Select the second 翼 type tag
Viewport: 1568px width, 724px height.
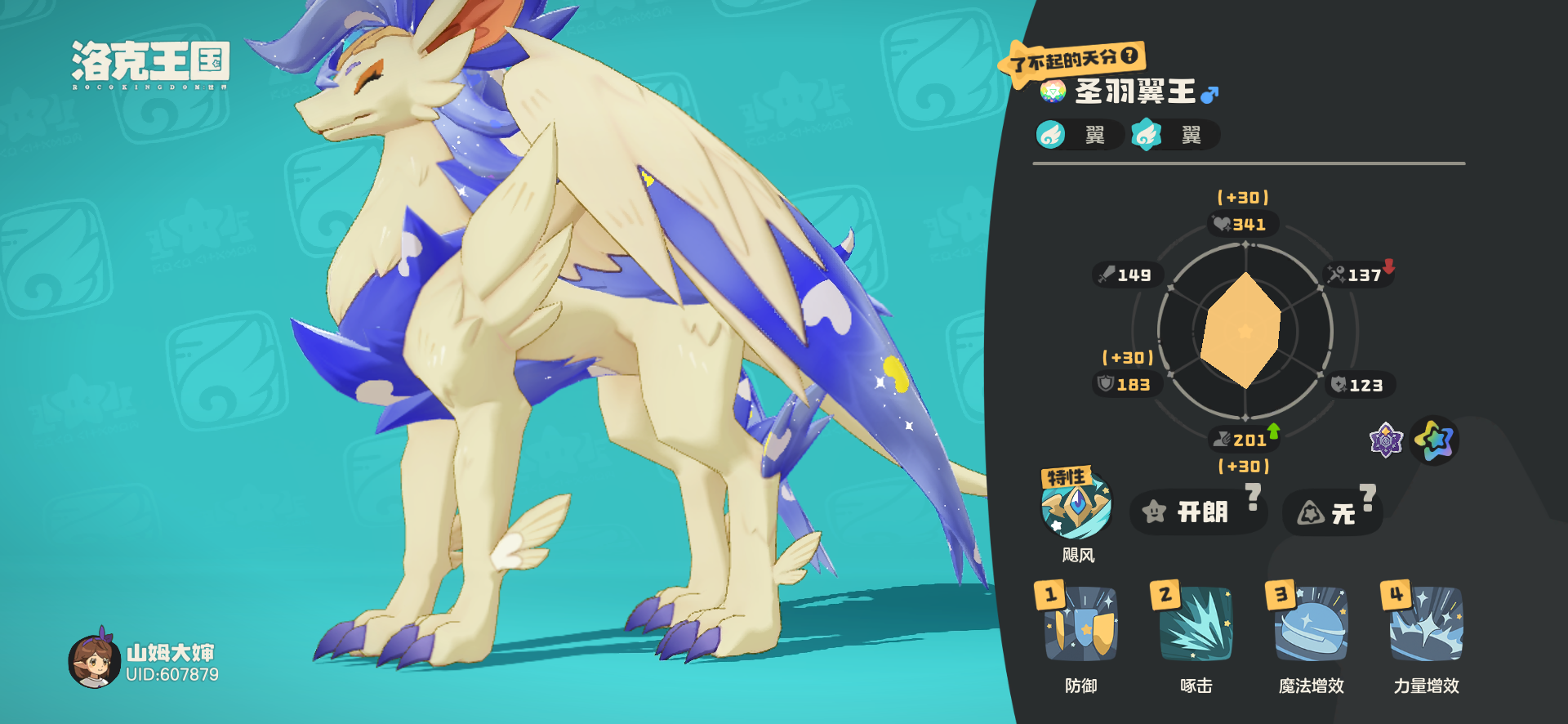pyautogui.click(x=1174, y=135)
